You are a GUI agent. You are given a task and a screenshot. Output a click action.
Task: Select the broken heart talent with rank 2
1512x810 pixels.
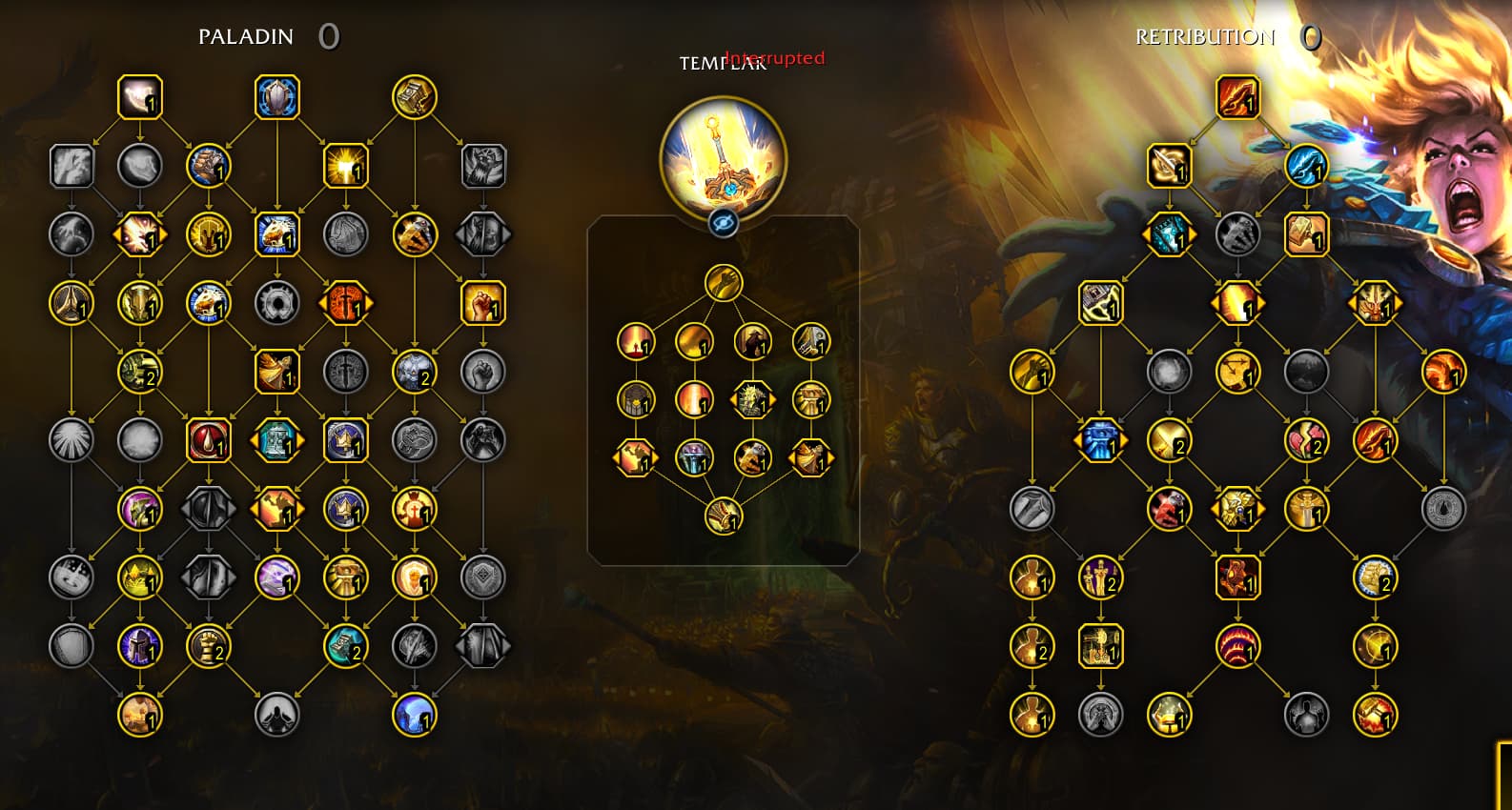[1306, 440]
